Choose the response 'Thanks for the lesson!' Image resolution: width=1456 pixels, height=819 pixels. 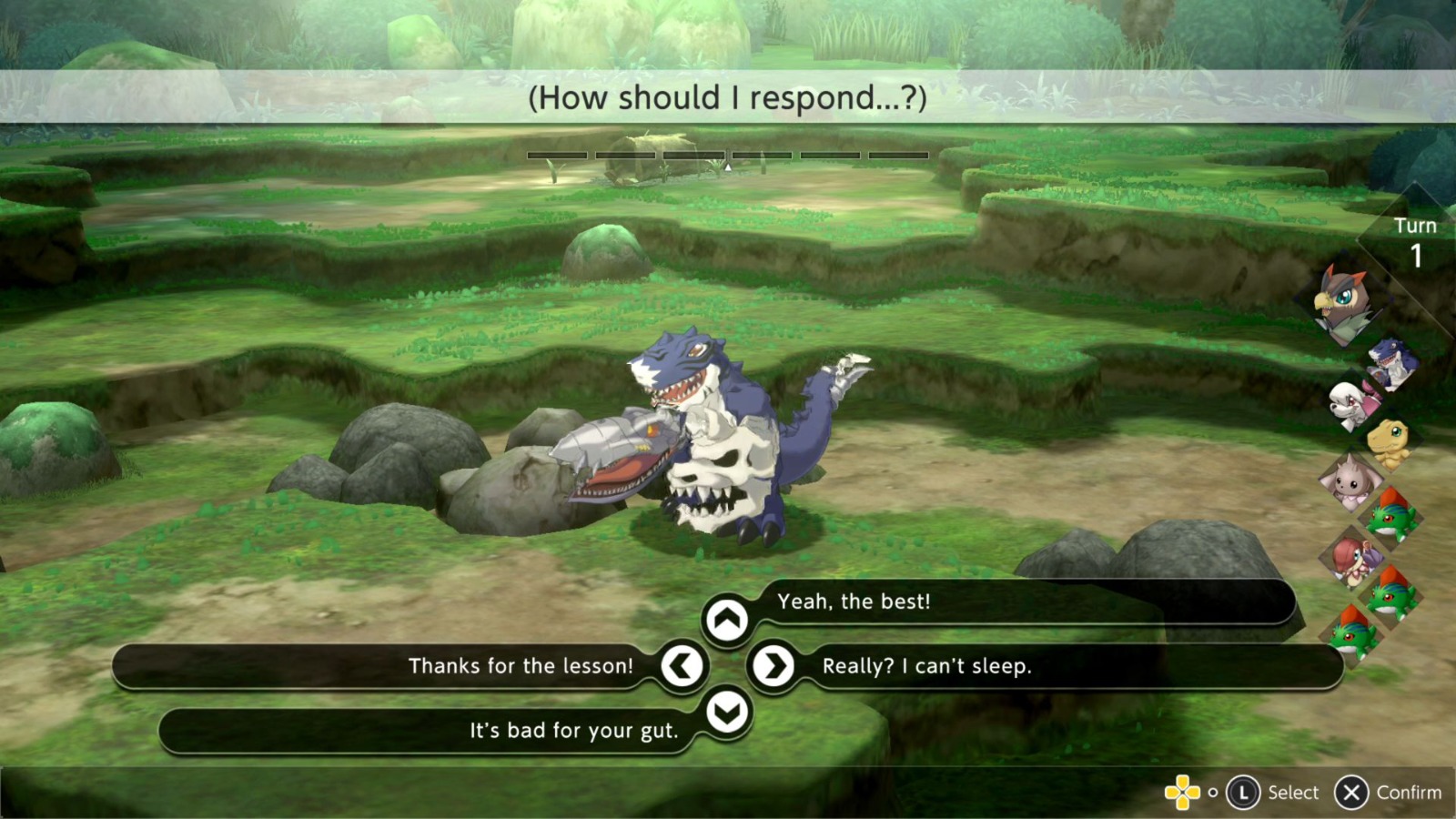[x=521, y=666]
